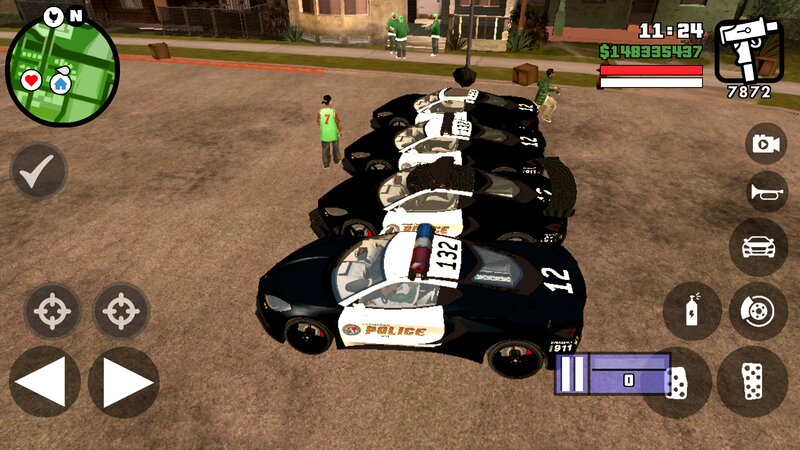Engage the handbrake disc button
Screen dimensions: 800x450
point(758,310)
